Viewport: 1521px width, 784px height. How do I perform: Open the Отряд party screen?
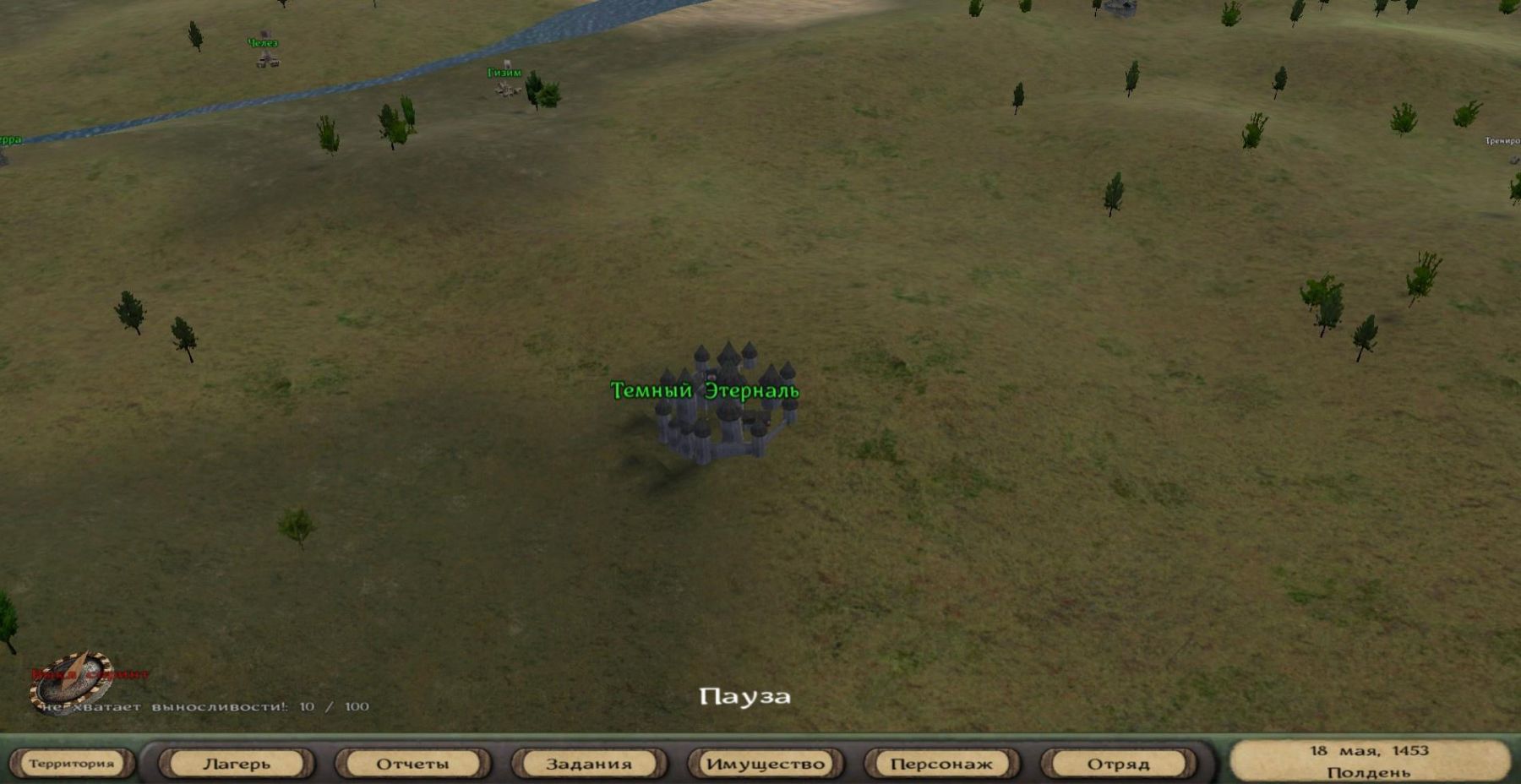click(1118, 764)
